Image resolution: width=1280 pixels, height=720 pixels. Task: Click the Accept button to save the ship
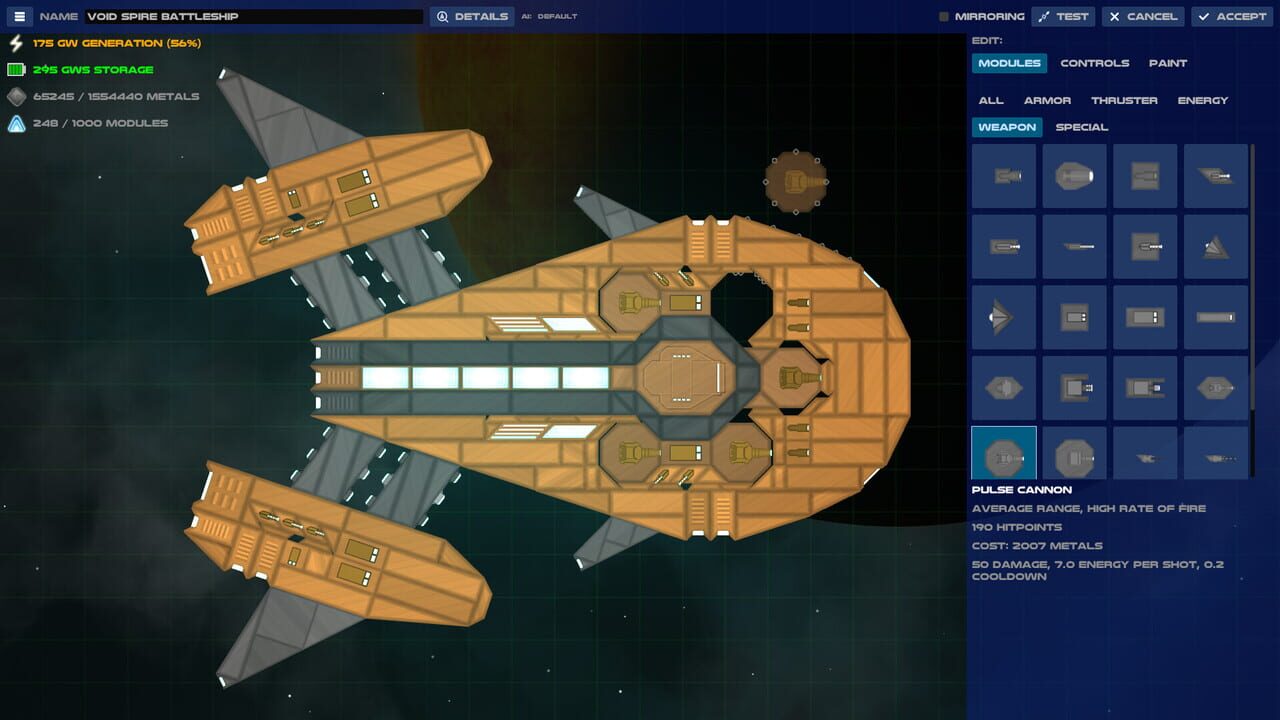click(x=1231, y=16)
